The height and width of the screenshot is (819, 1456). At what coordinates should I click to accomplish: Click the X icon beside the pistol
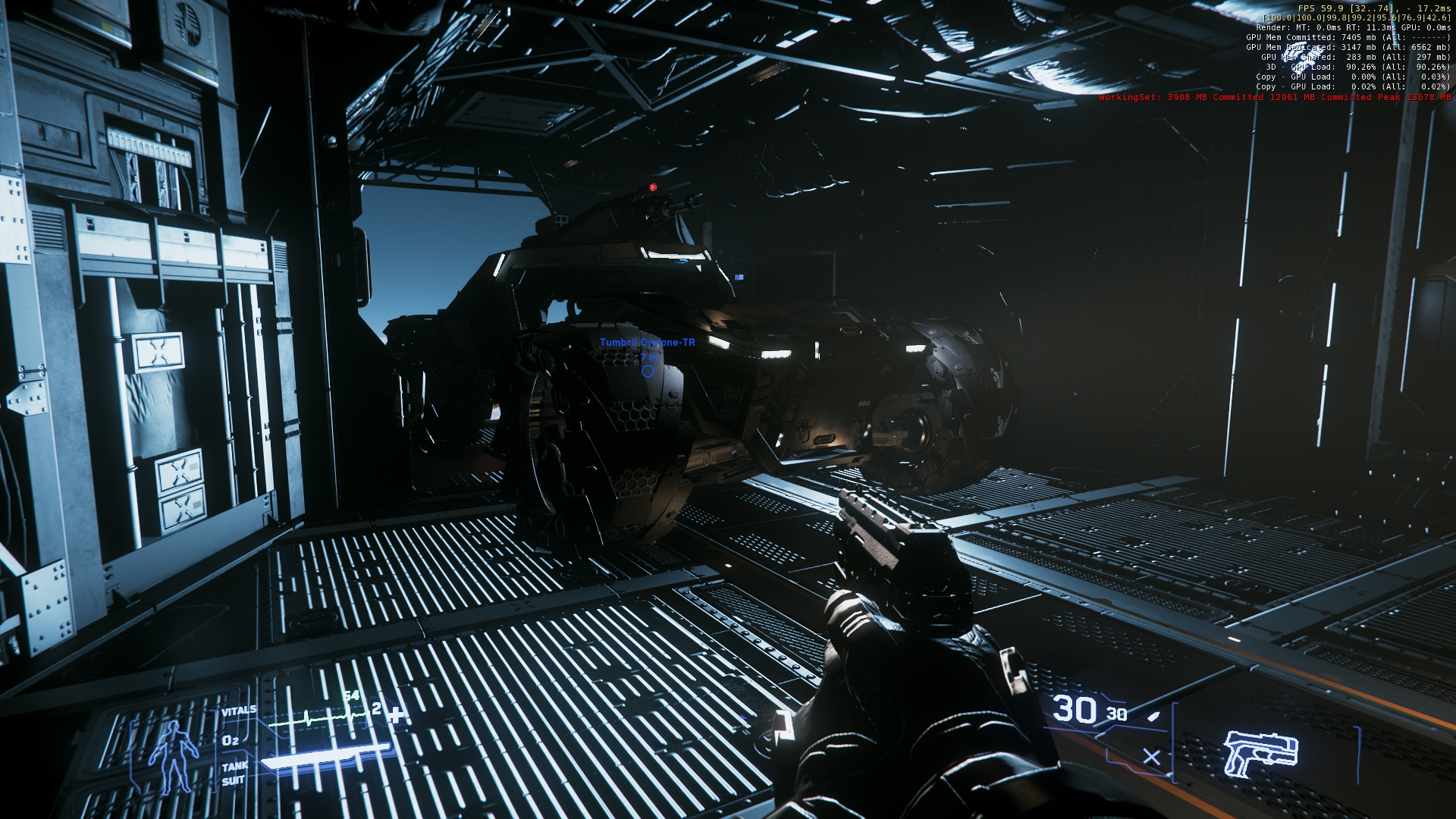1151,757
